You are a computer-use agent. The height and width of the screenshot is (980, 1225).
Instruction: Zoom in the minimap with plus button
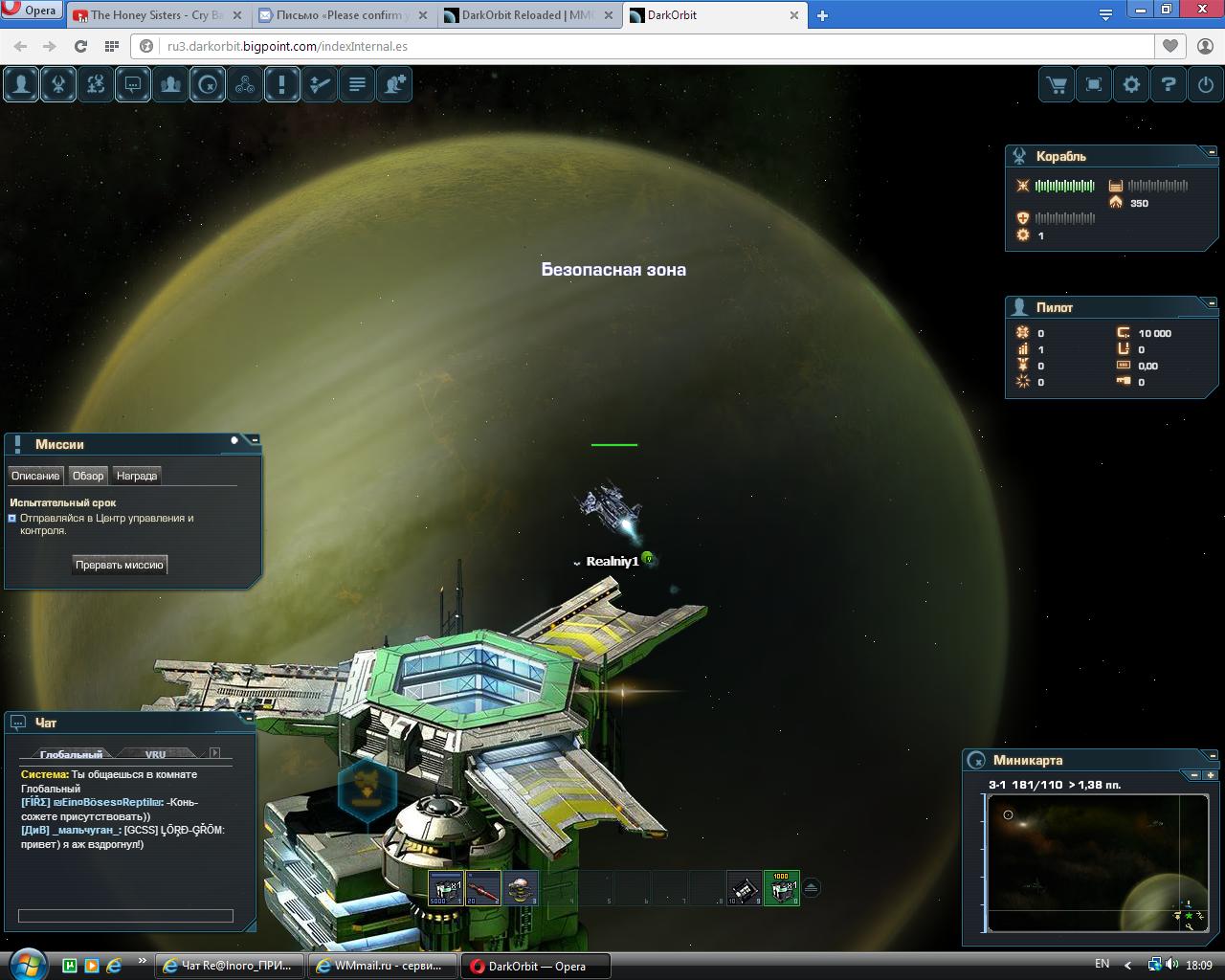click(x=1211, y=775)
